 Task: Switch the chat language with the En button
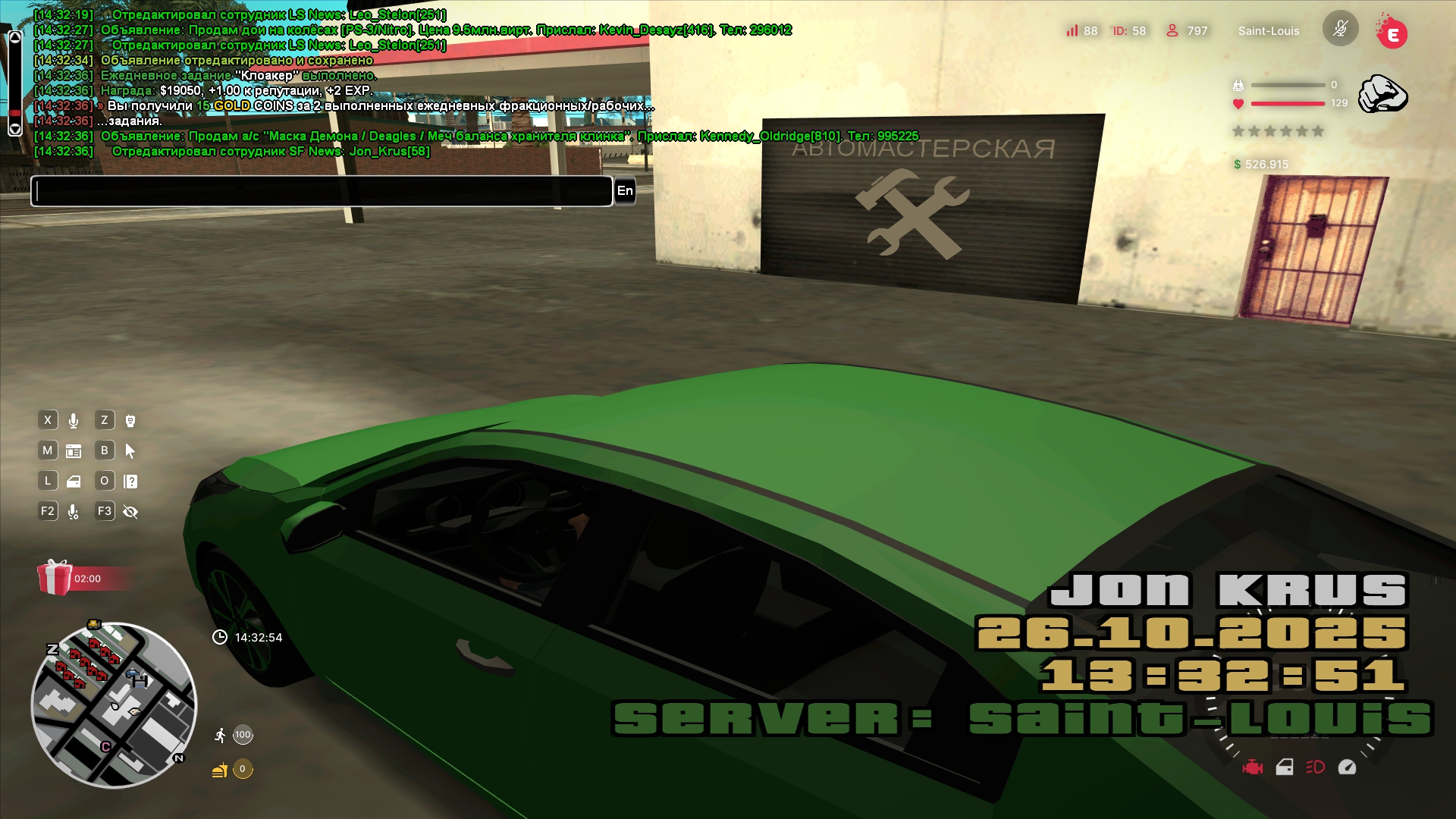point(625,191)
